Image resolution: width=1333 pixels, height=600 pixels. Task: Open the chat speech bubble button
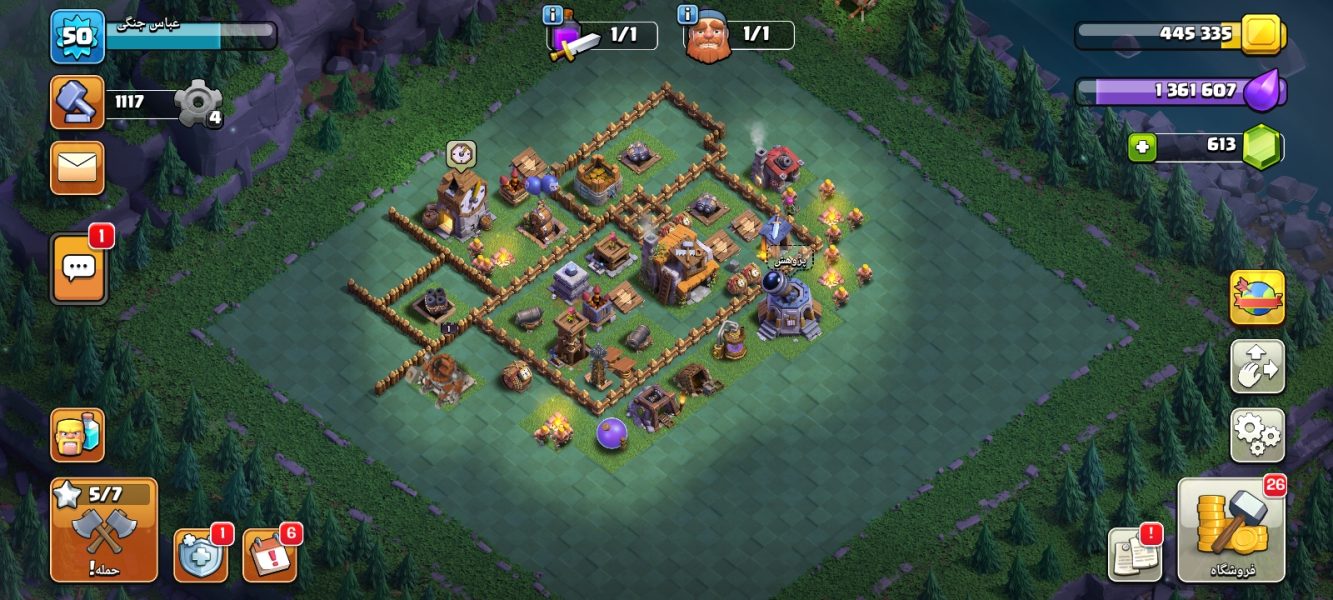(x=79, y=268)
